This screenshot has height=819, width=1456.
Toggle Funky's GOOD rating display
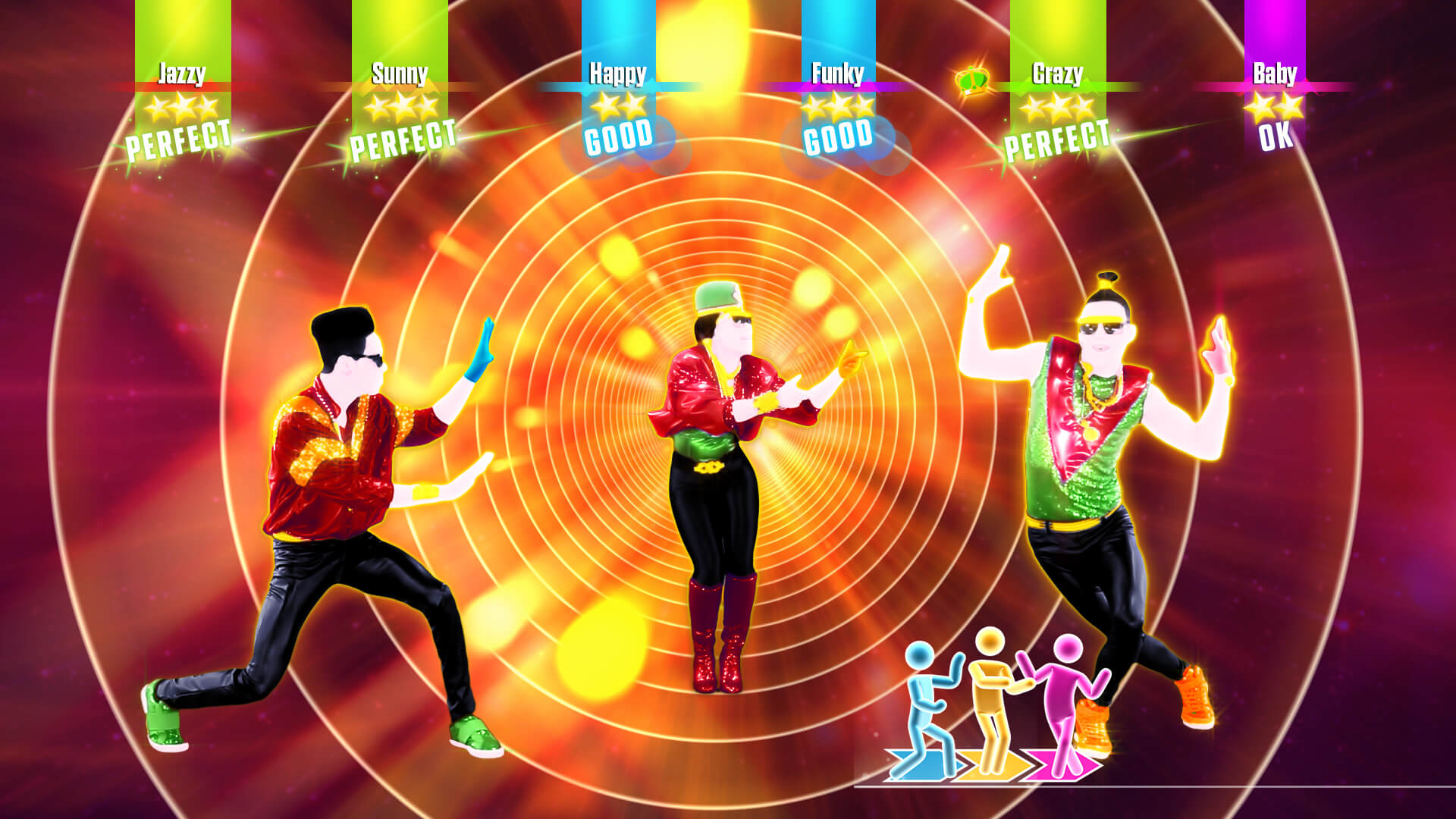point(839,139)
